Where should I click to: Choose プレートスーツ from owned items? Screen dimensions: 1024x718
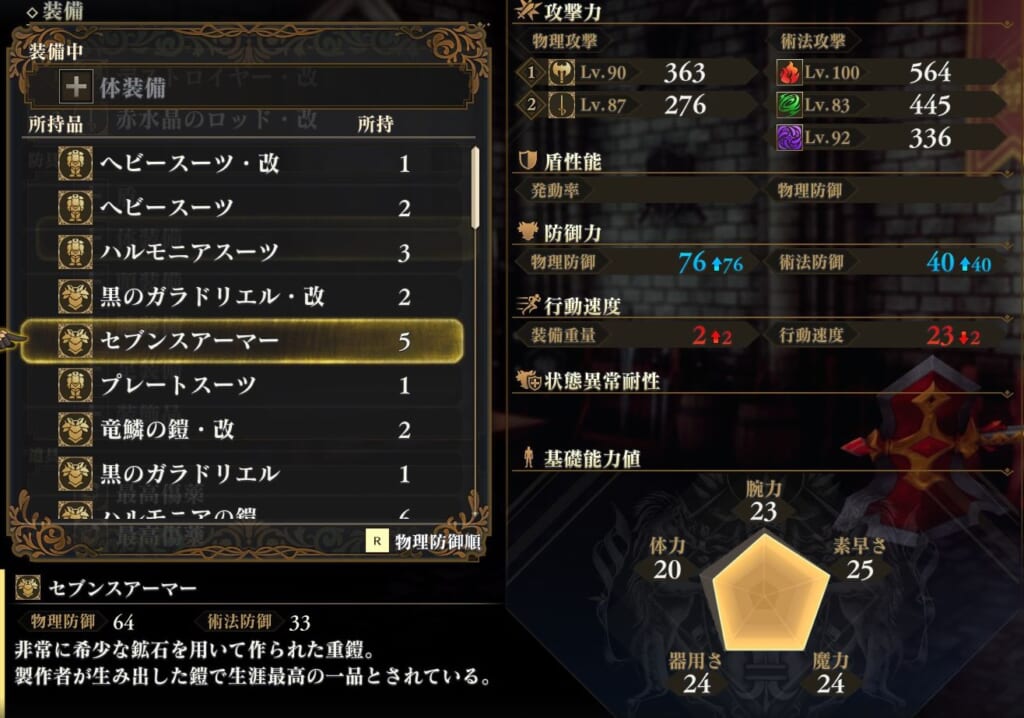pyautogui.click(x=240, y=385)
